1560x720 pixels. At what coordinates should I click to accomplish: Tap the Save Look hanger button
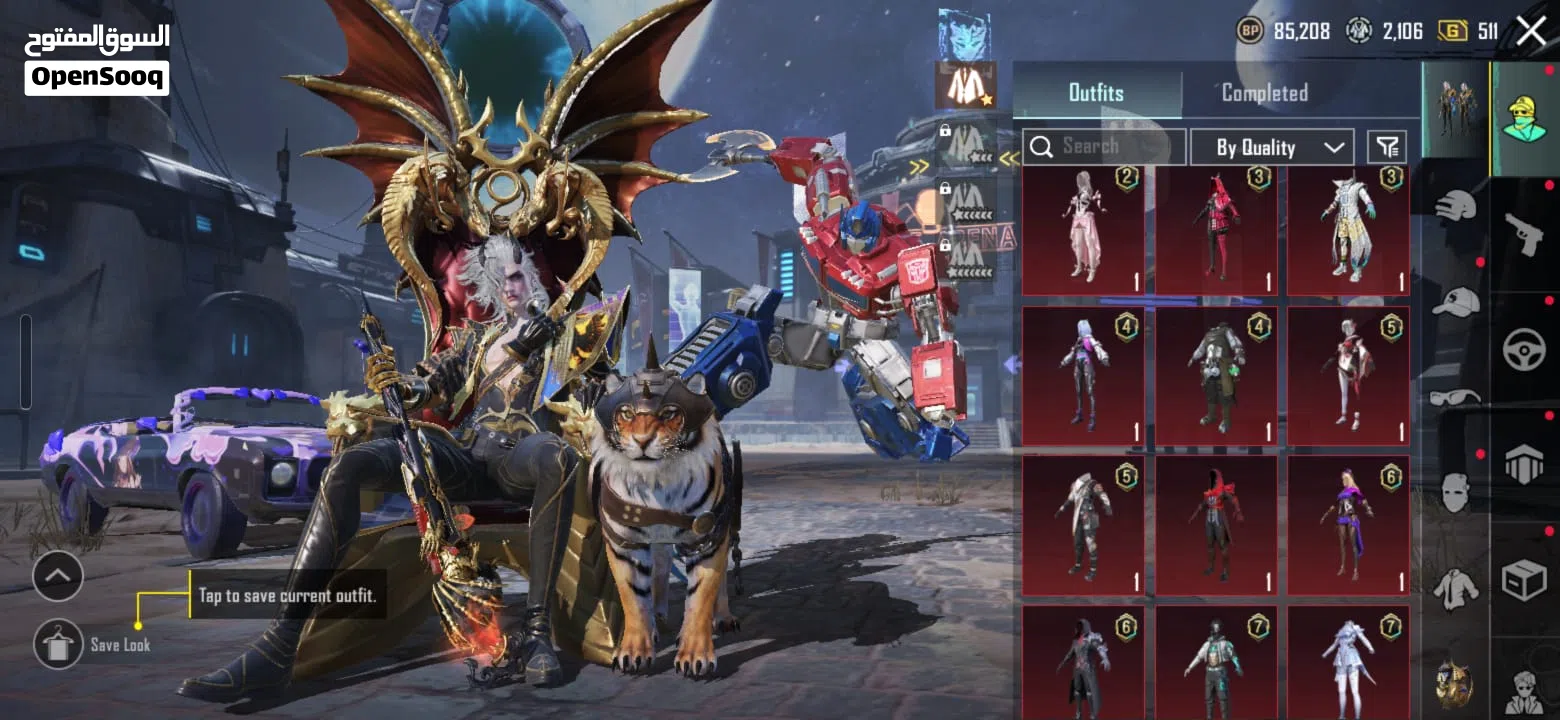pos(58,644)
